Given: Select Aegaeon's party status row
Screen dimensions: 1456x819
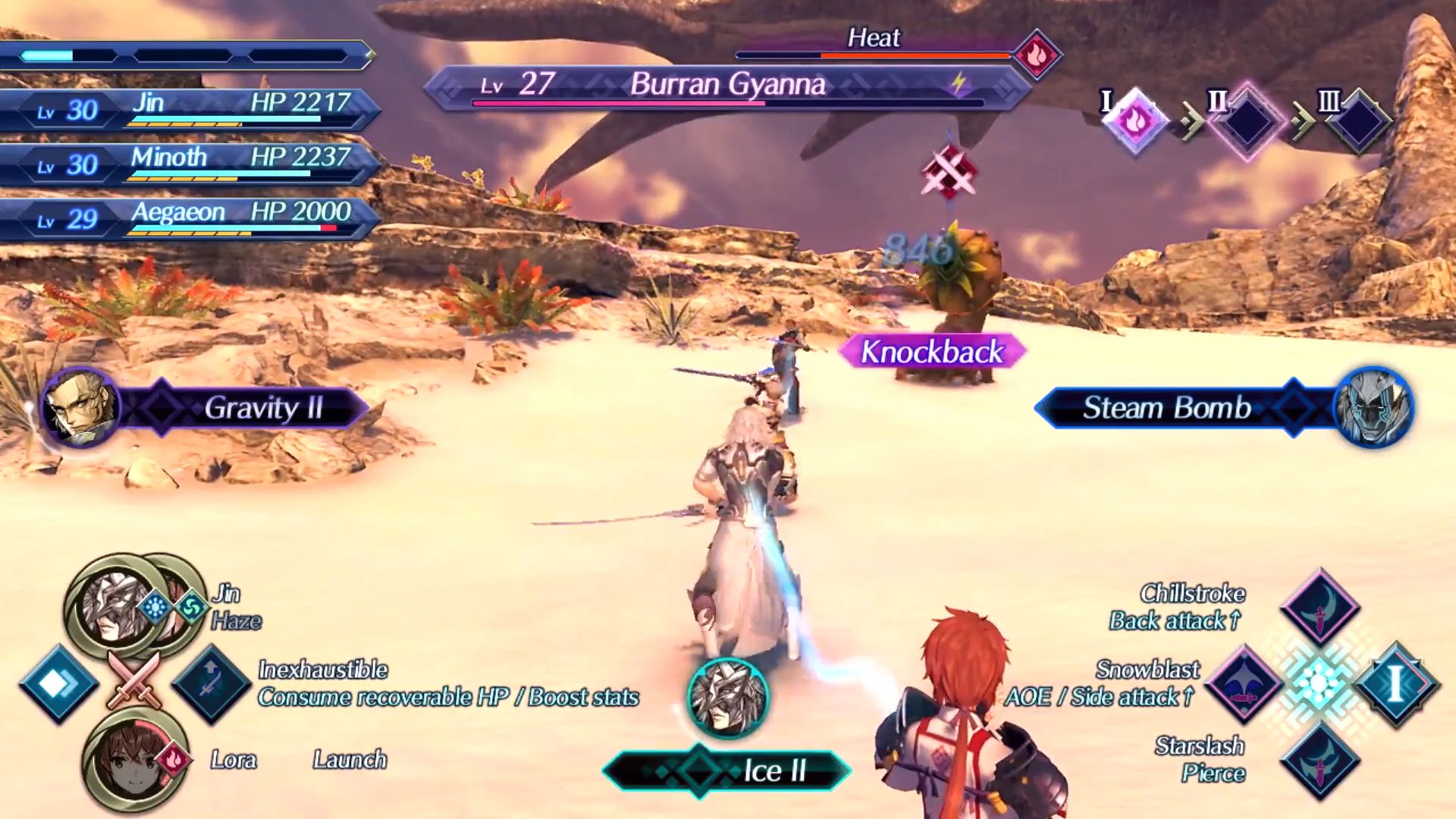Looking at the screenshot, I should tap(190, 218).
